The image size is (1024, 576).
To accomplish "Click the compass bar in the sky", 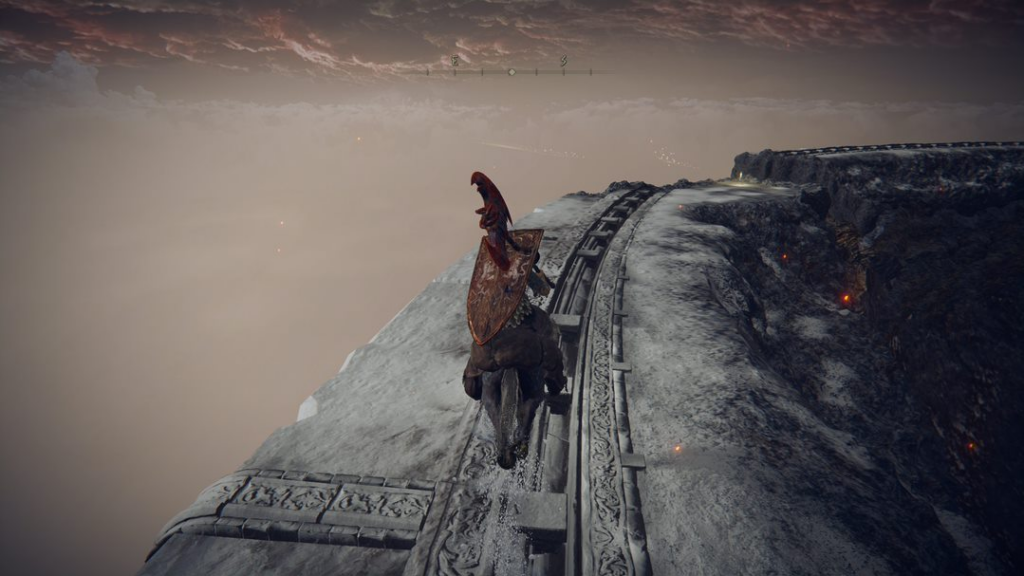I will (509, 71).
